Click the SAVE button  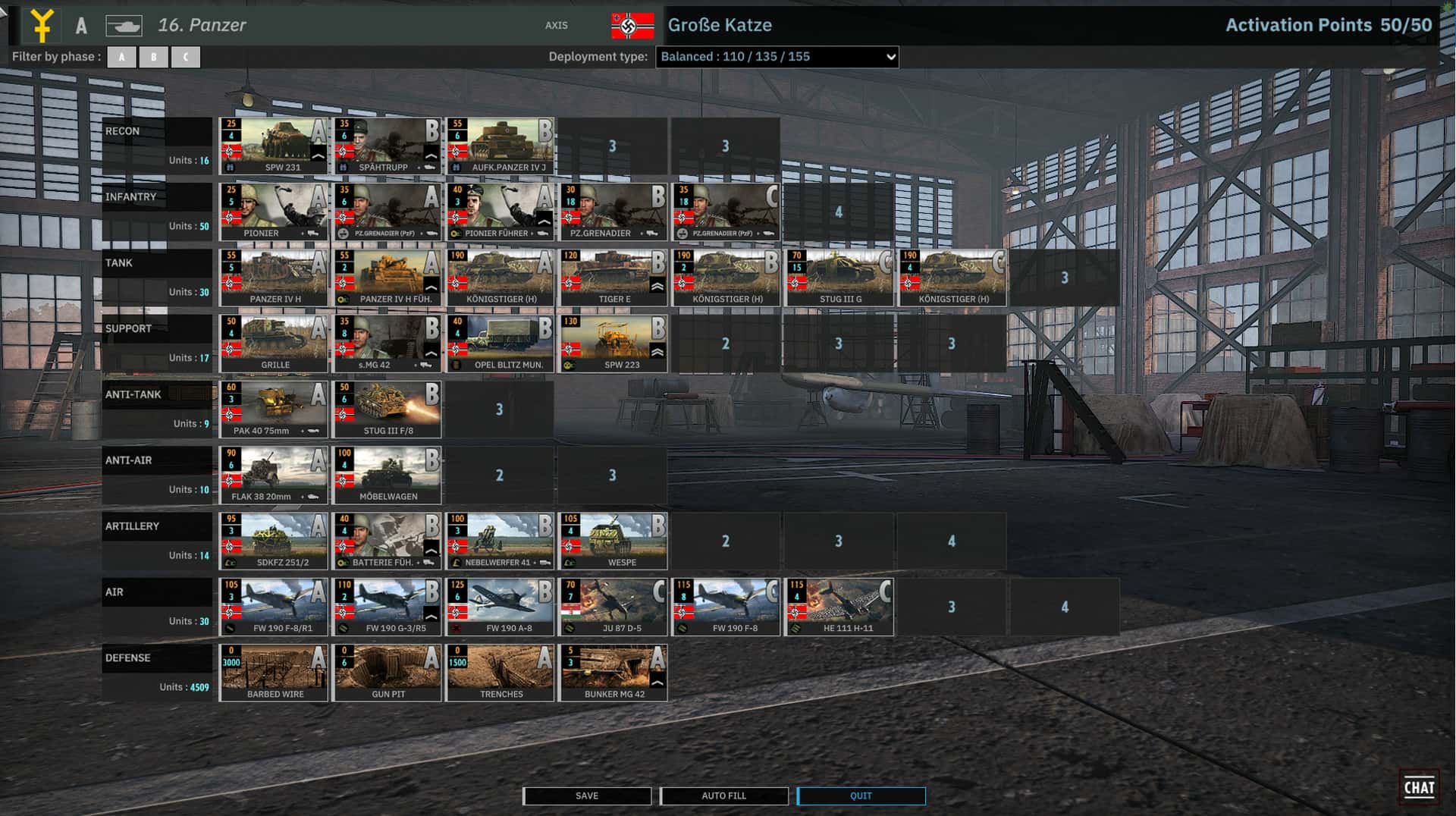[586, 796]
